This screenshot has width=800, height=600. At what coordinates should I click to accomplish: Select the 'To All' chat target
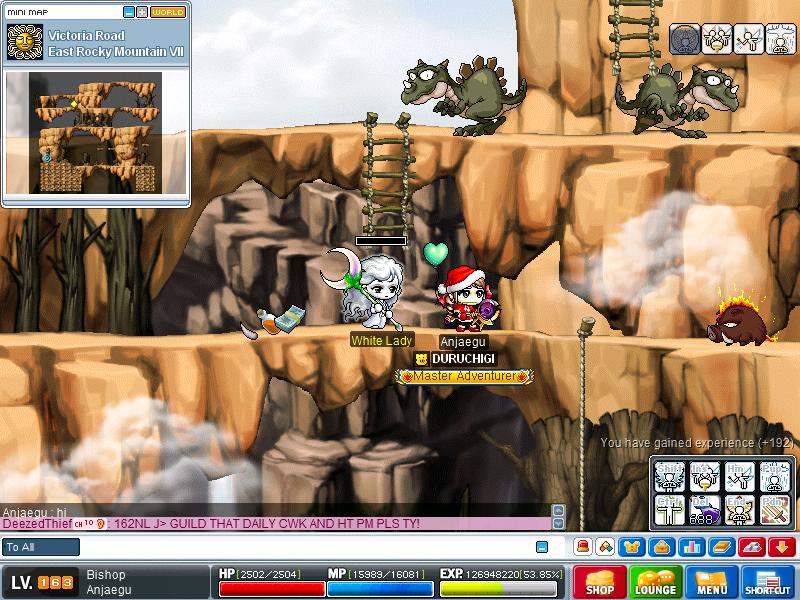[x=41, y=547]
